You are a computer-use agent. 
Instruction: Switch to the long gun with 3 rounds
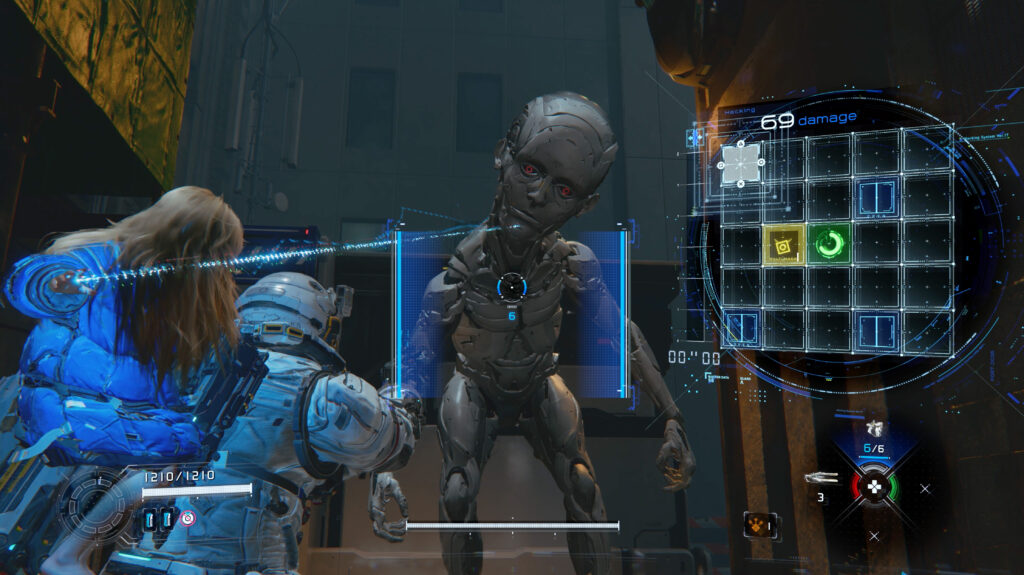[x=820, y=478]
